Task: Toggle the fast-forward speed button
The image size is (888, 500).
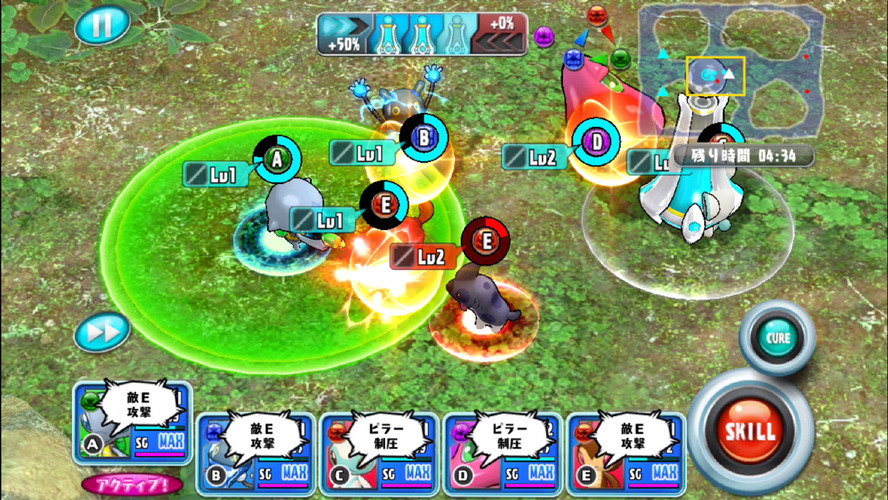Action: (102, 331)
